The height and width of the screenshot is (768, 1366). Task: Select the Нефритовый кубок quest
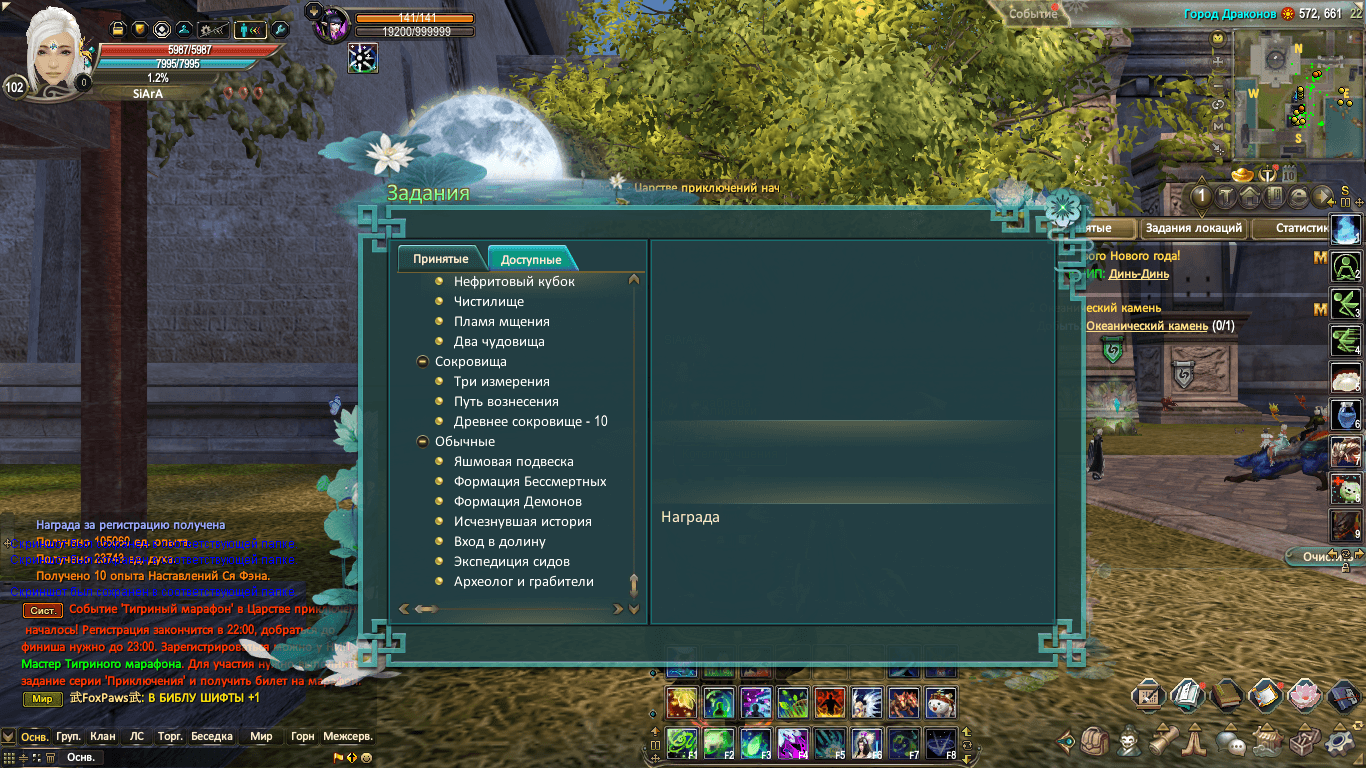pos(514,282)
